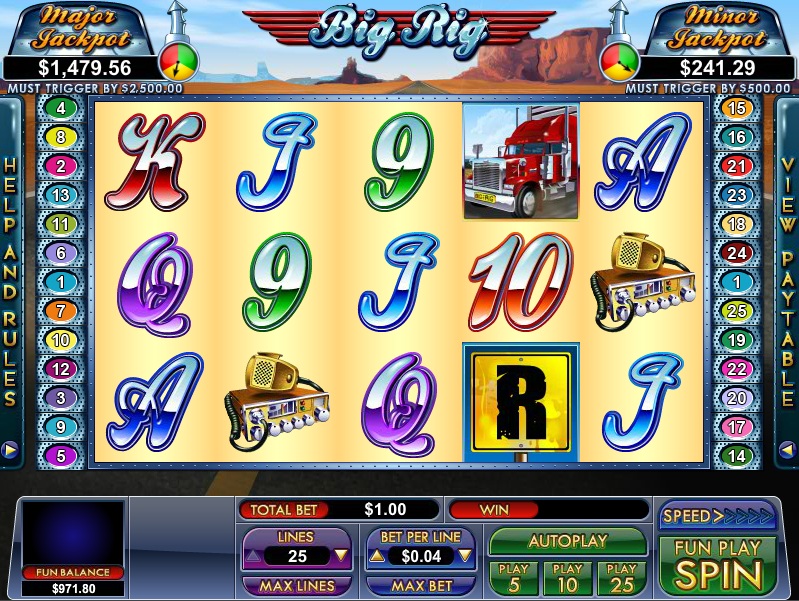799x601 pixels.
Task: Show payline number 5
Action: [x=61, y=456]
